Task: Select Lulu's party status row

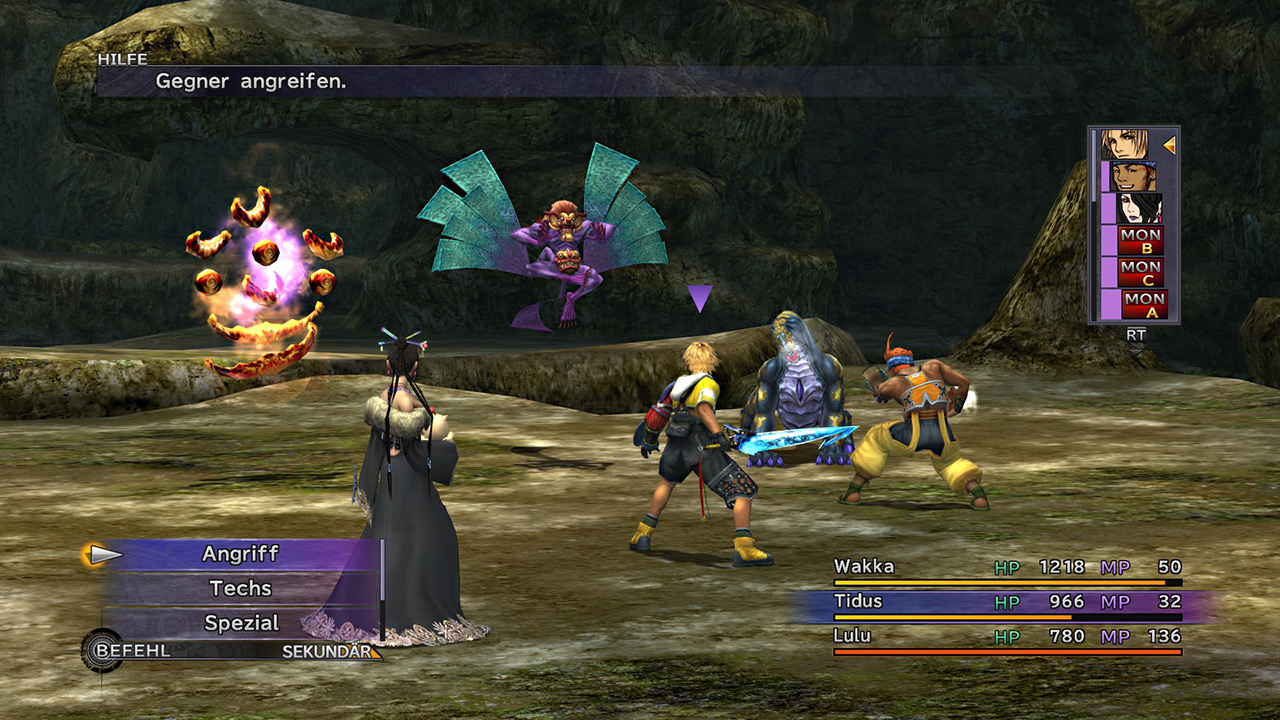Action: point(1005,636)
